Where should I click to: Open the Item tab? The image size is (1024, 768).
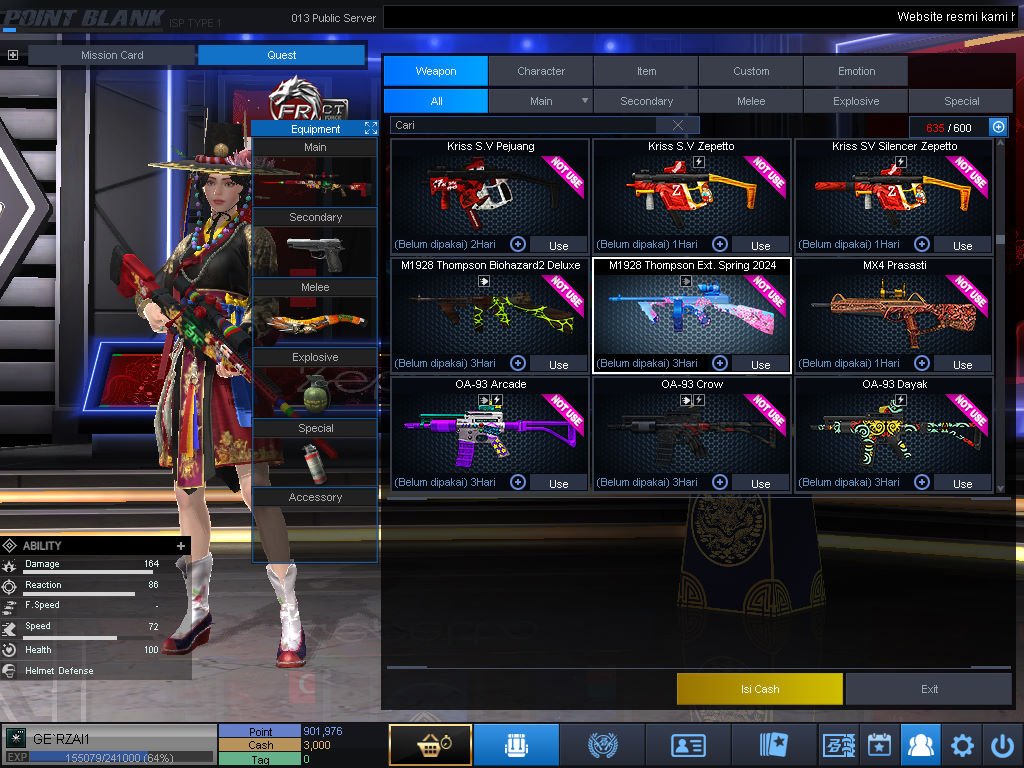click(646, 71)
